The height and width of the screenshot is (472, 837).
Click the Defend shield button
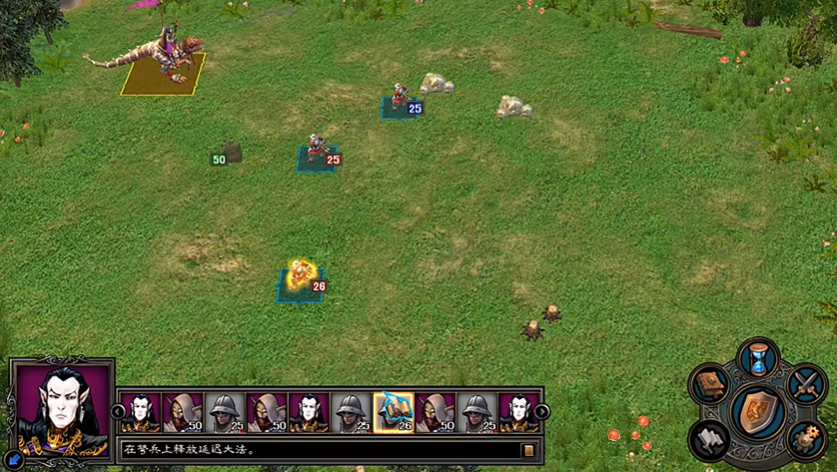[757, 411]
